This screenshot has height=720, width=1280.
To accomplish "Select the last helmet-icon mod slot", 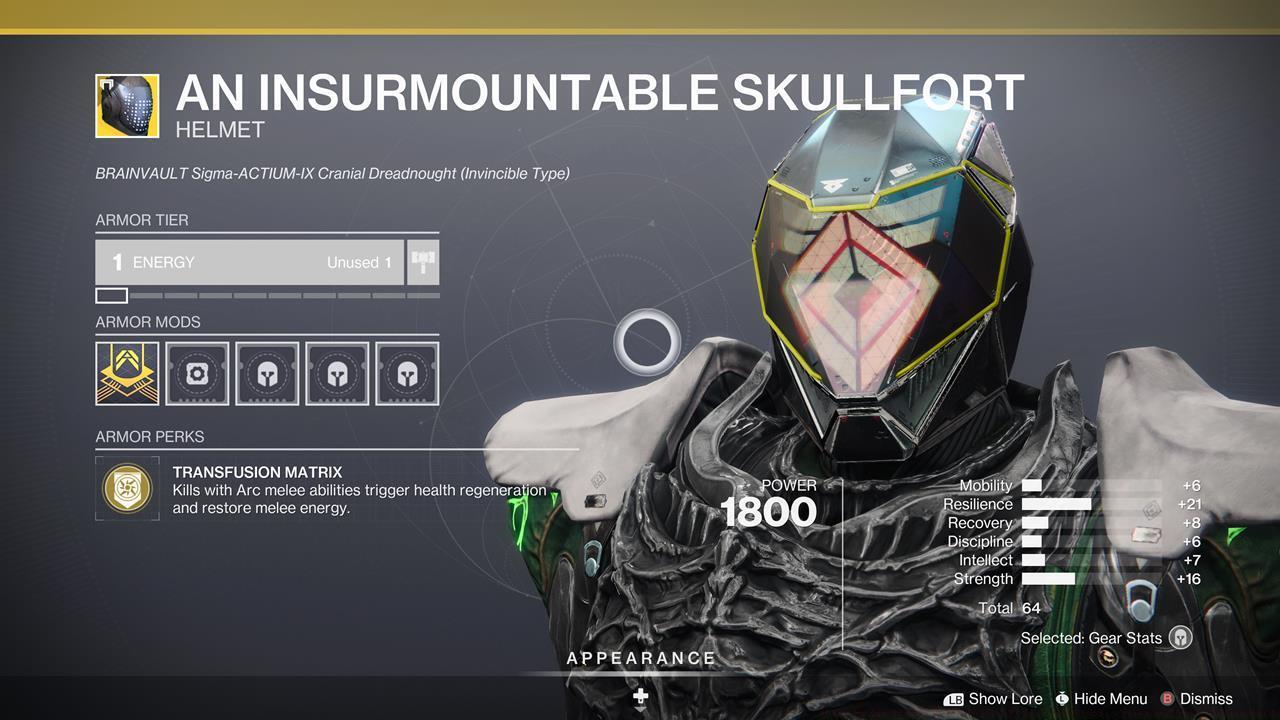I will point(408,373).
